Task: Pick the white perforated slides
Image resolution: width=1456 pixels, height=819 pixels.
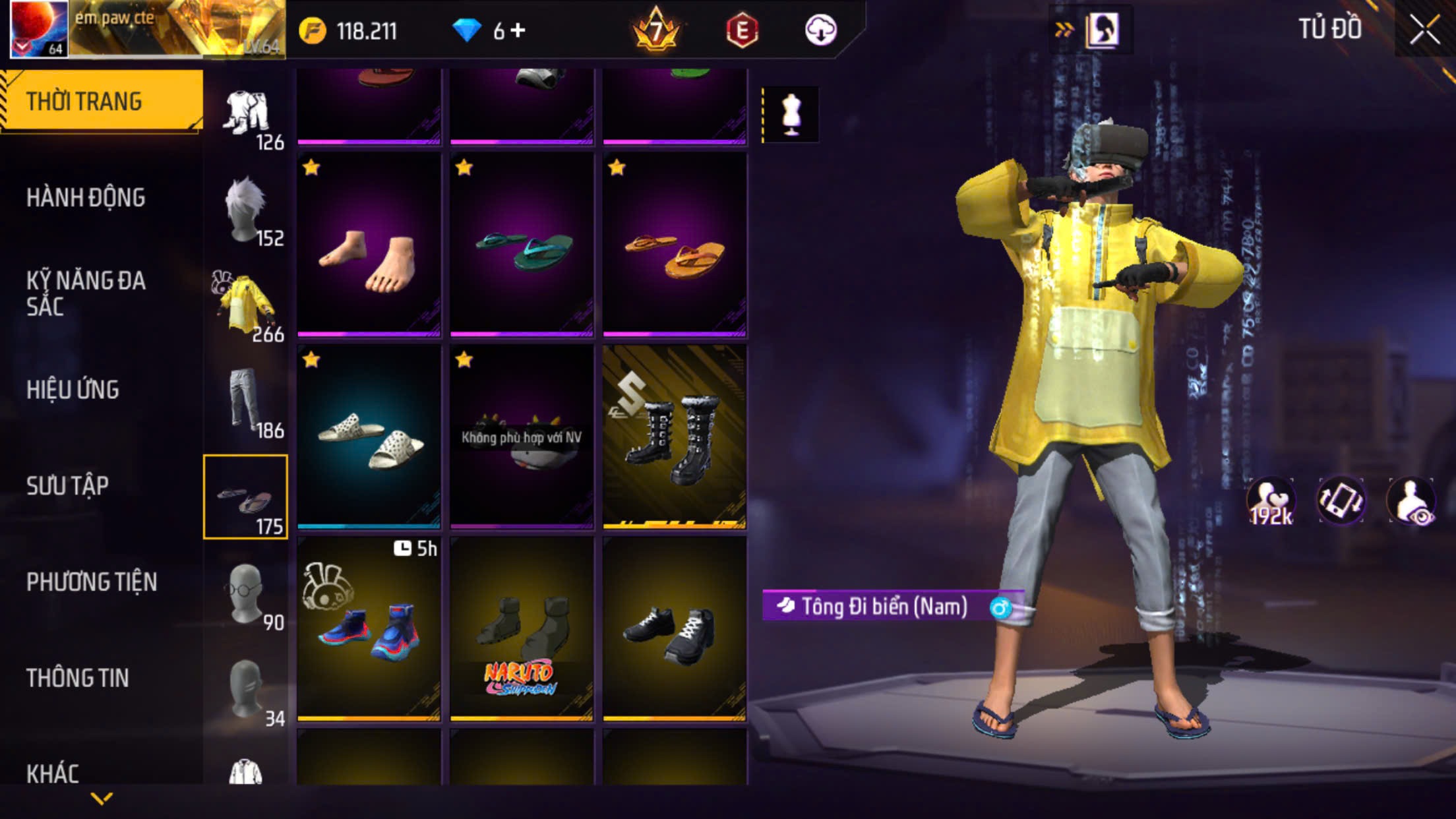Action: coord(369,437)
